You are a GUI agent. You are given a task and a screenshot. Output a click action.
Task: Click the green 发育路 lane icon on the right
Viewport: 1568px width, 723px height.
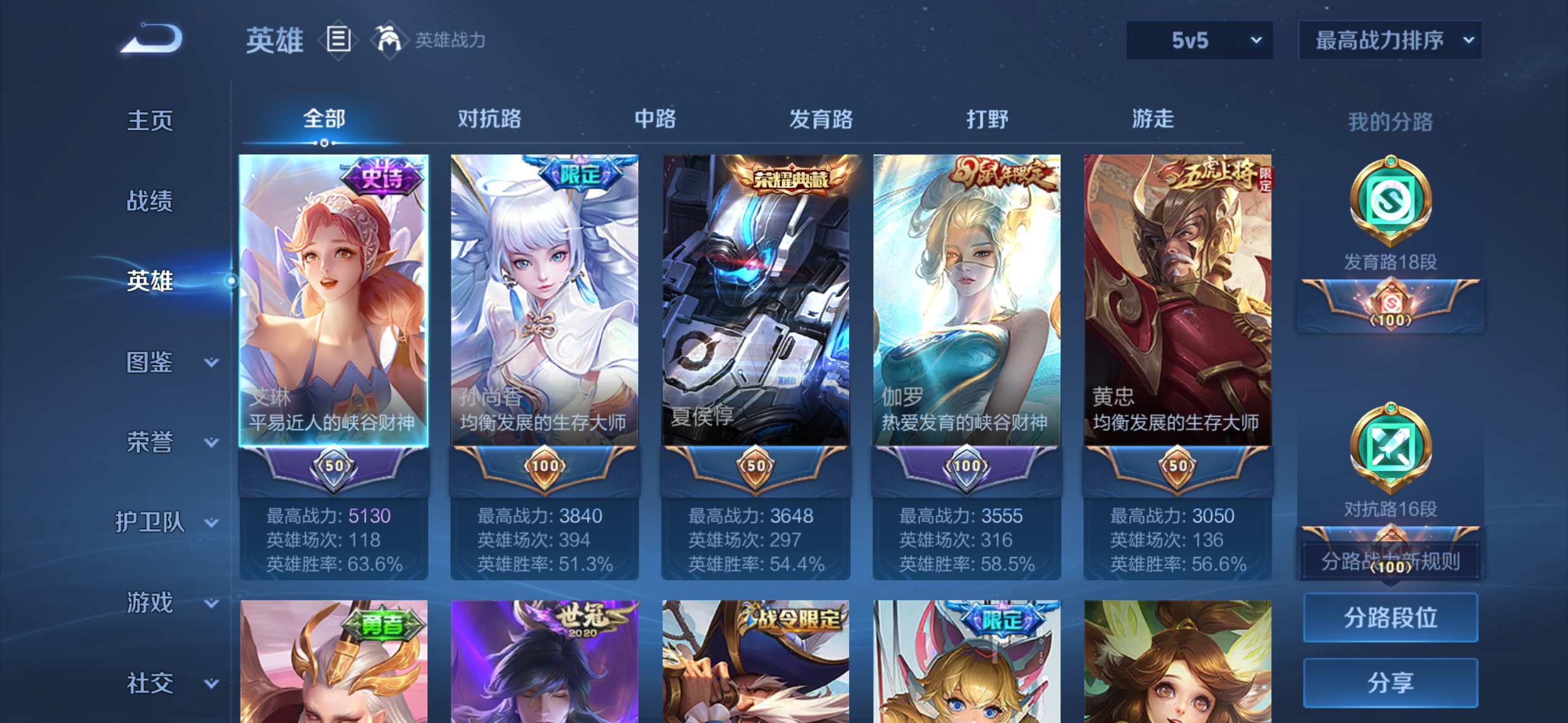[1391, 202]
